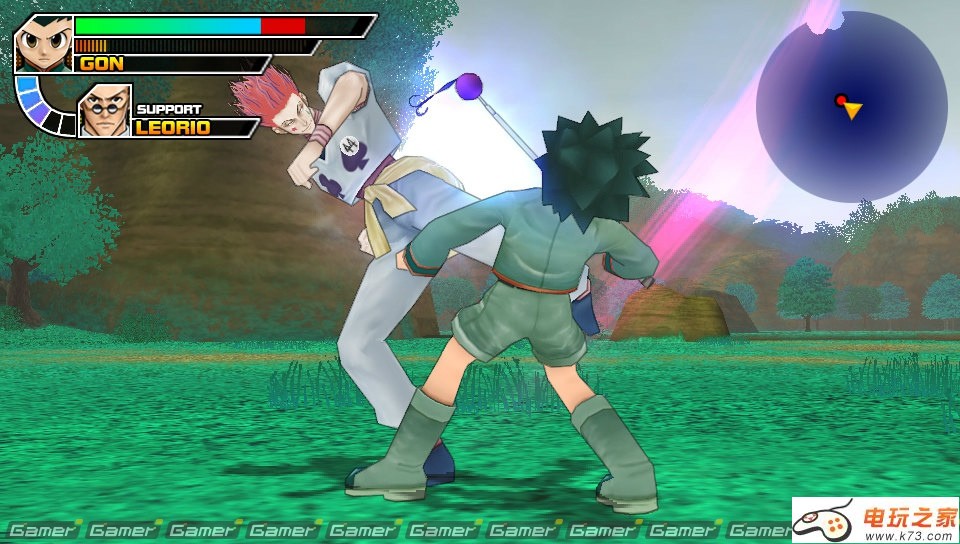This screenshot has height=544, width=960.
Task: Open the k73.com watermark logo
Action: pyautogui.click(x=875, y=520)
